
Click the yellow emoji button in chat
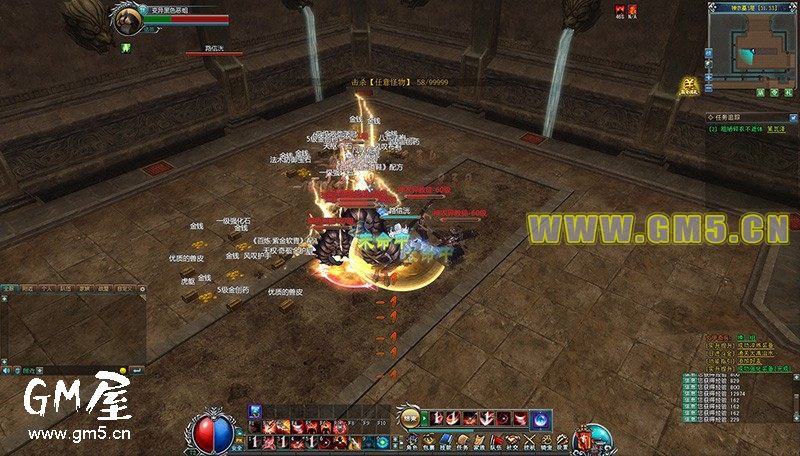click(123, 369)
